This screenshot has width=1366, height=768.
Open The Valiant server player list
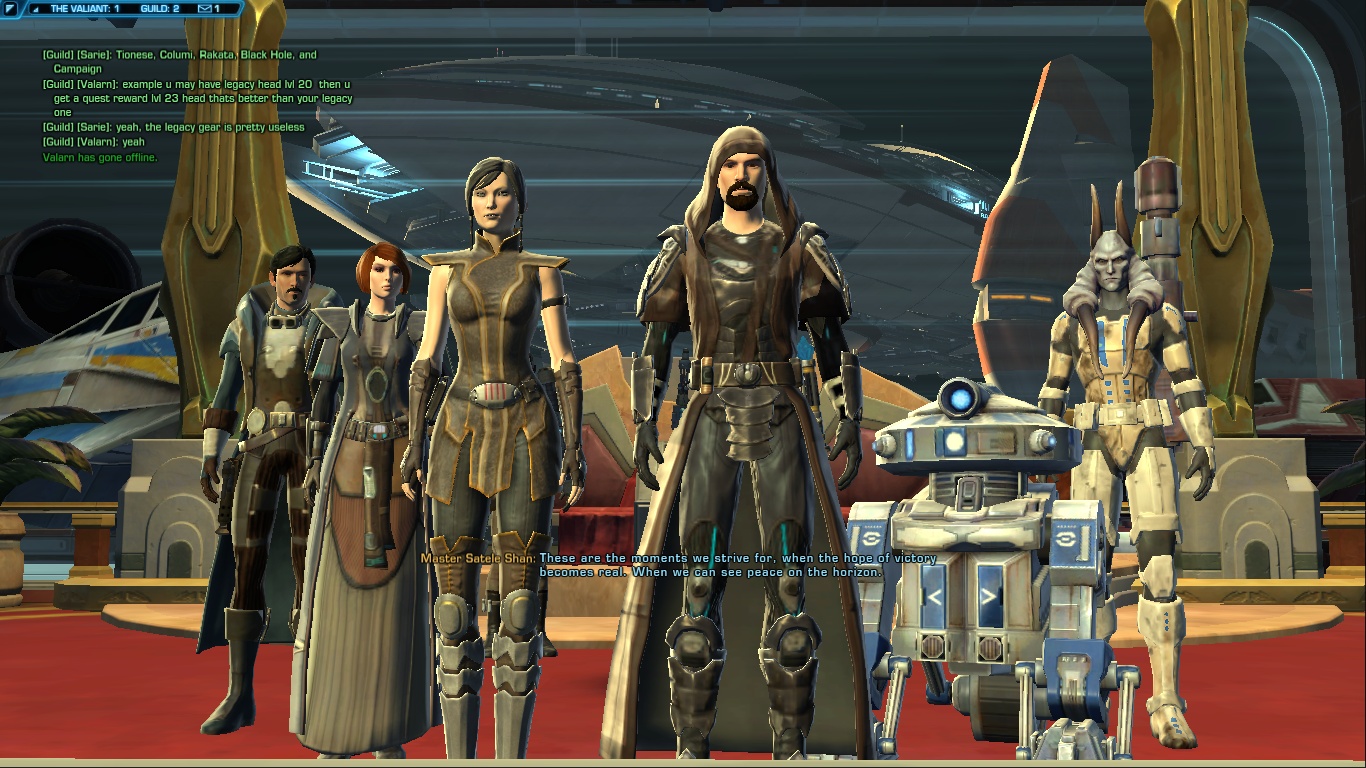point(84,9)
